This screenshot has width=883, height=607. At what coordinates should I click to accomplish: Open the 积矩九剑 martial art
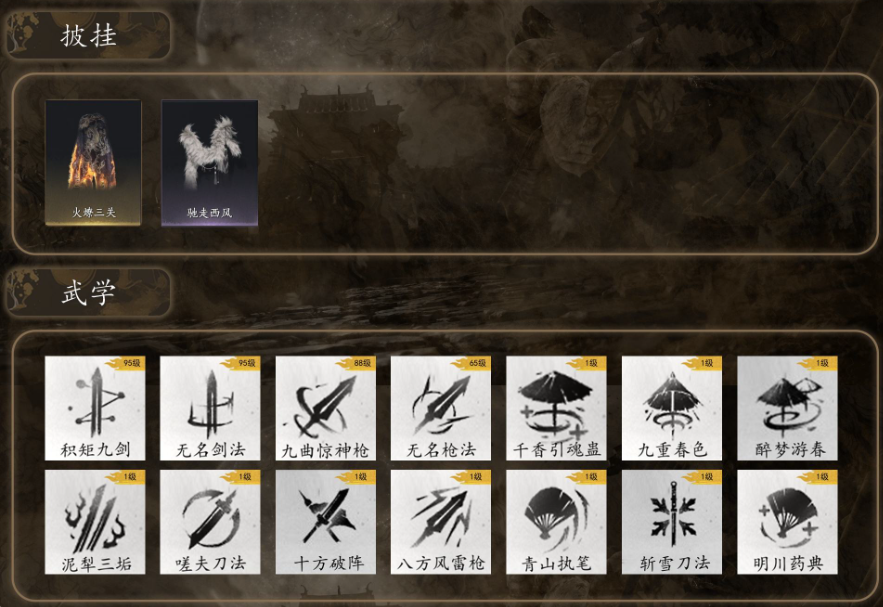pos(95,408)
